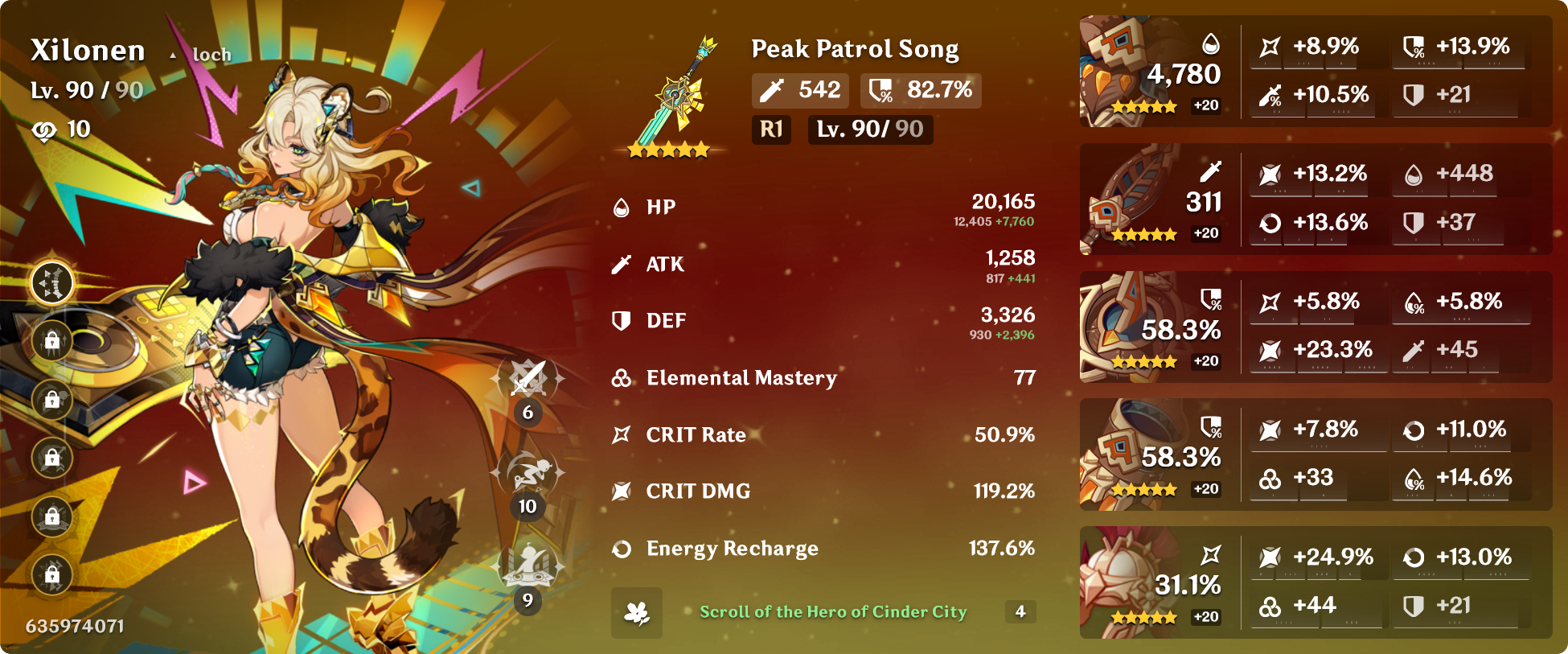1568x654 pixels.
Task: Click the unlocked first constellation icon
Action: tap(52, 283)
